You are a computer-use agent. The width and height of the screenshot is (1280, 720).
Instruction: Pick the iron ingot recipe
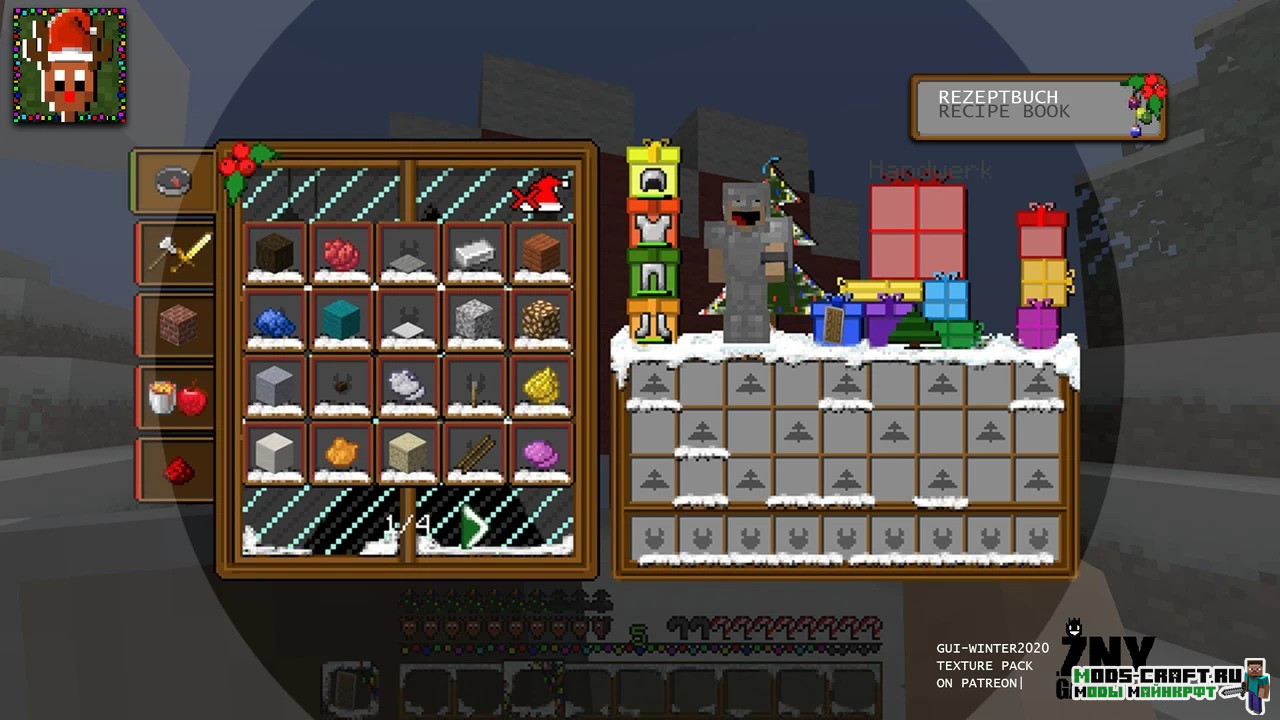(x=475, y=253)
